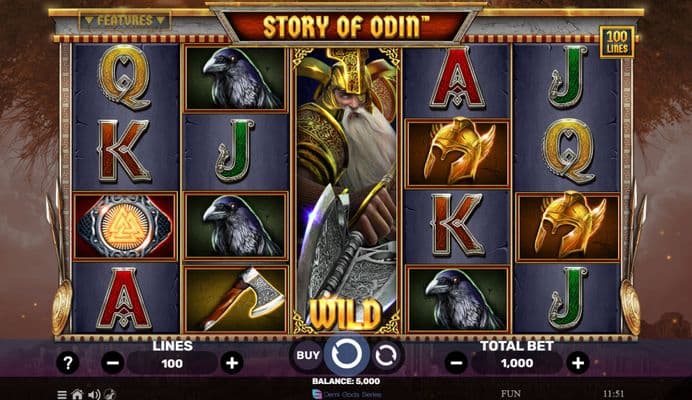
Task: Decrease the number of lines
Action: [x=112, y=363]
